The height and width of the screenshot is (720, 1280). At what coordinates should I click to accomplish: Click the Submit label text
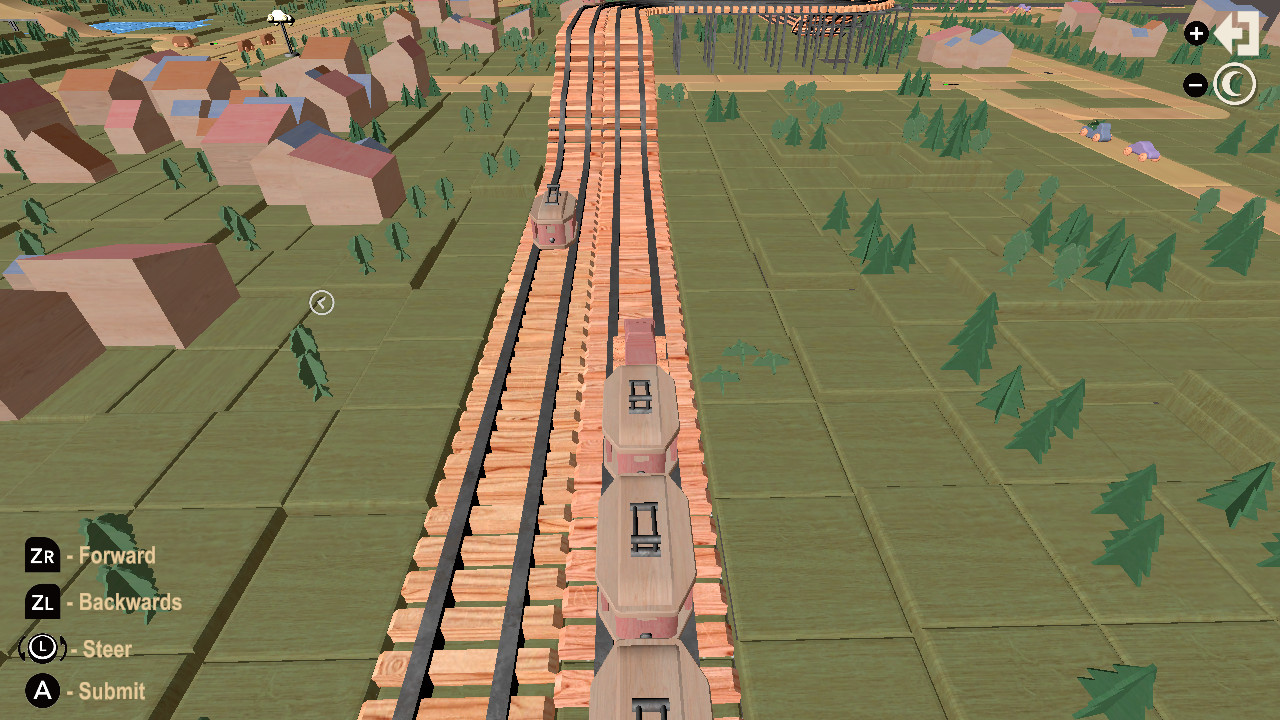pos(111,691)
